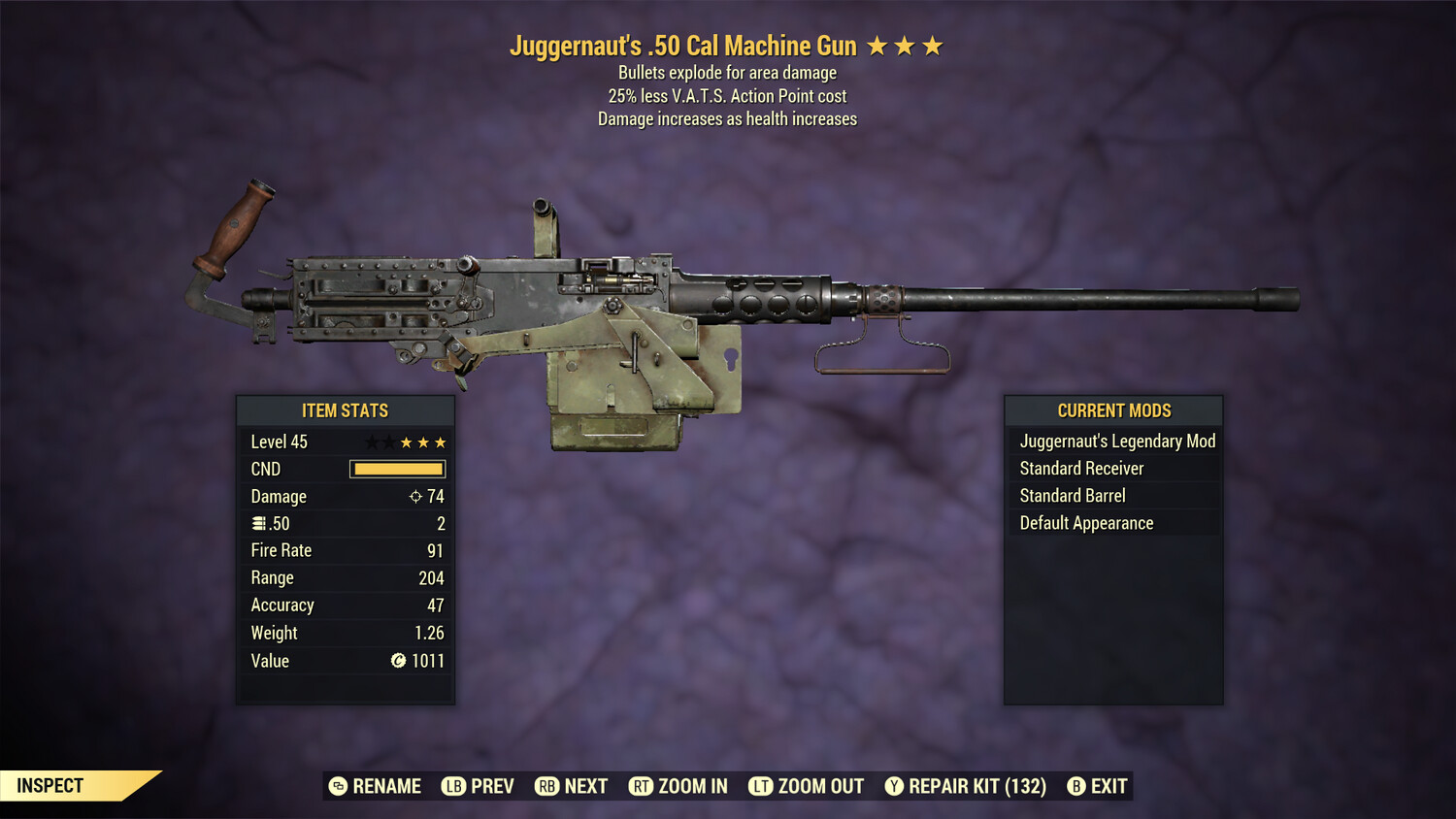Select the INSPECT tab

[x=51, y=785]
